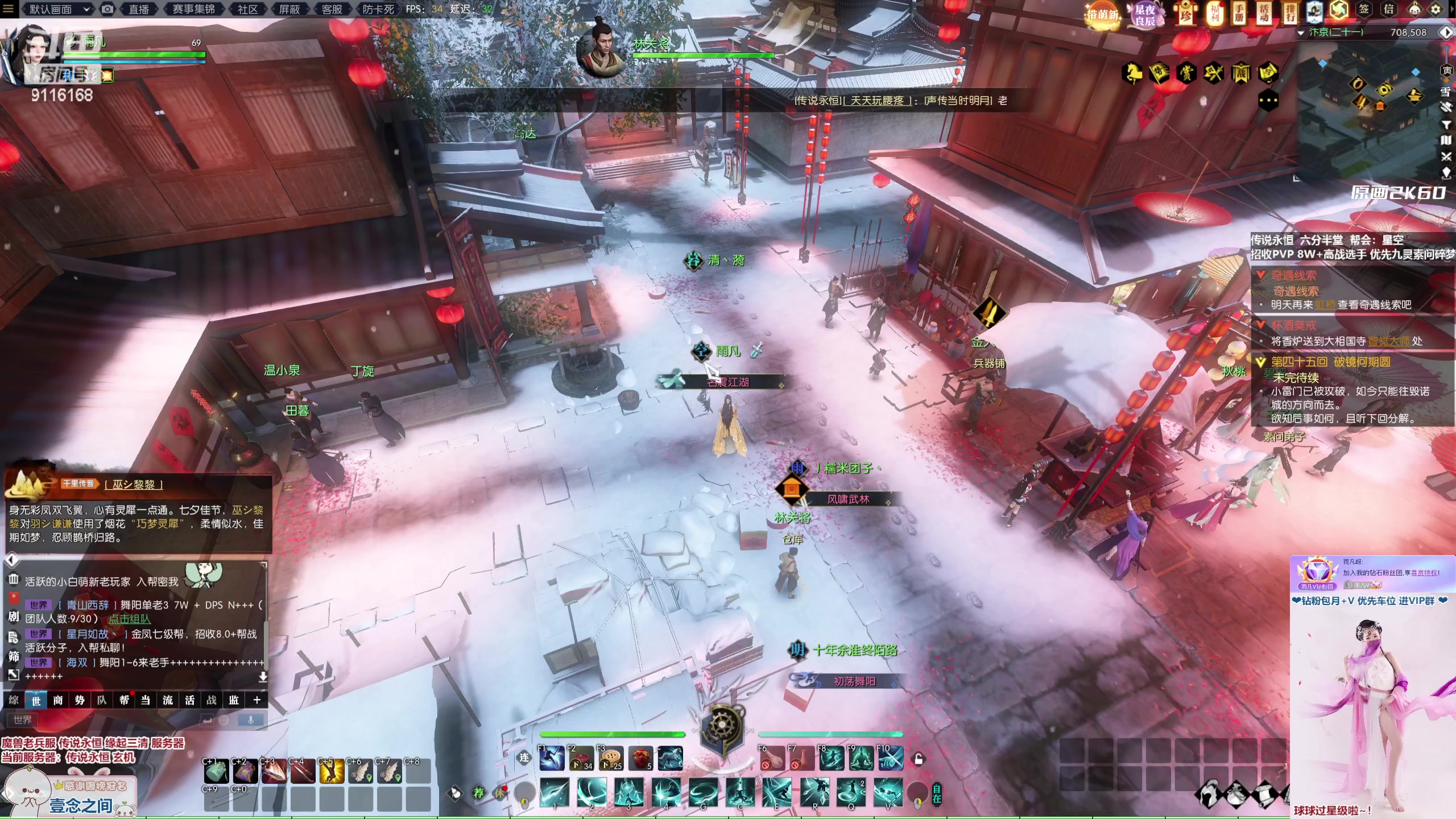Open the gear settings icon

pyautogui.click(x=1436, y=9)
